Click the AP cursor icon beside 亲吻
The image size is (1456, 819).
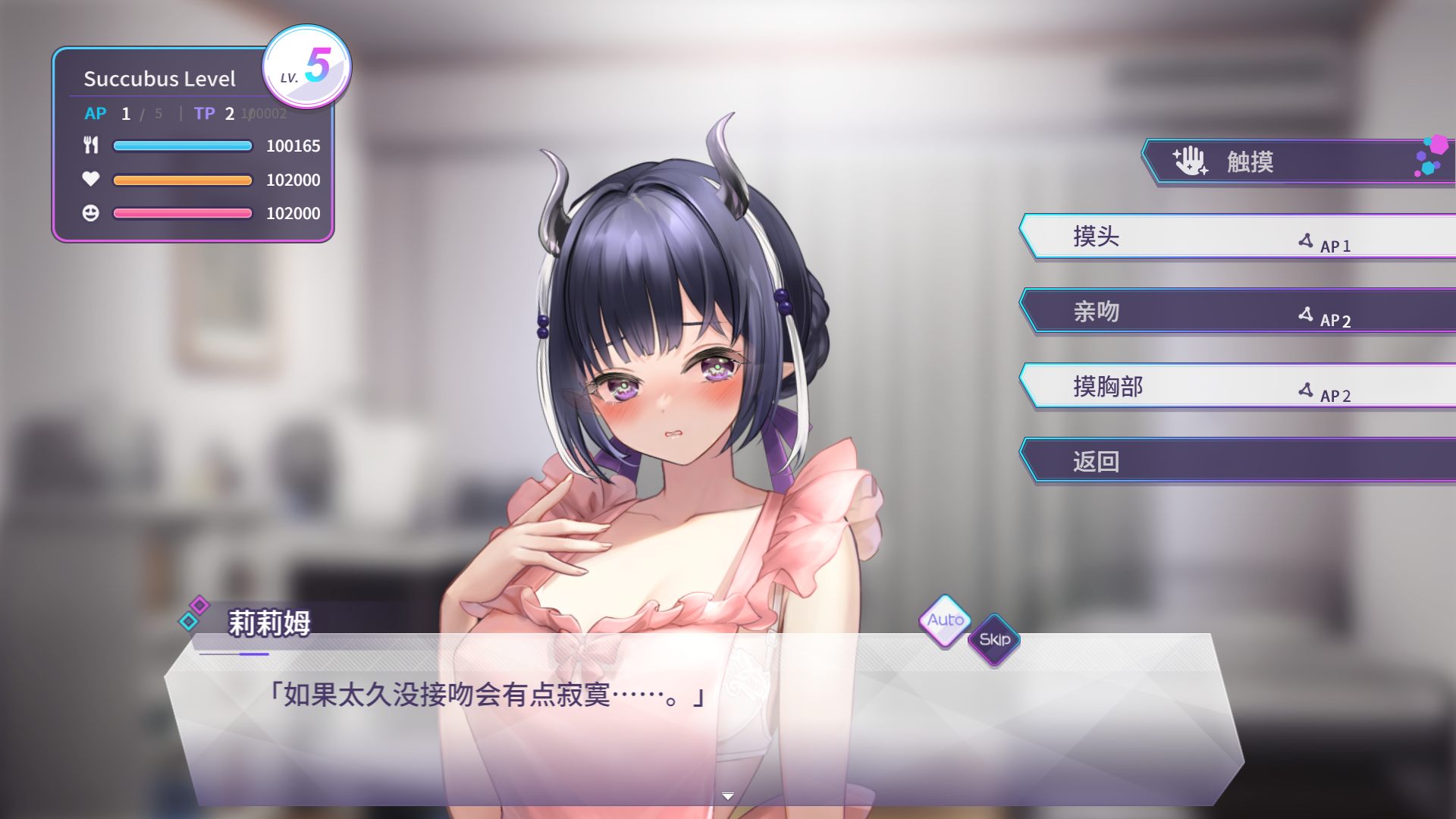click(1304, 315)
